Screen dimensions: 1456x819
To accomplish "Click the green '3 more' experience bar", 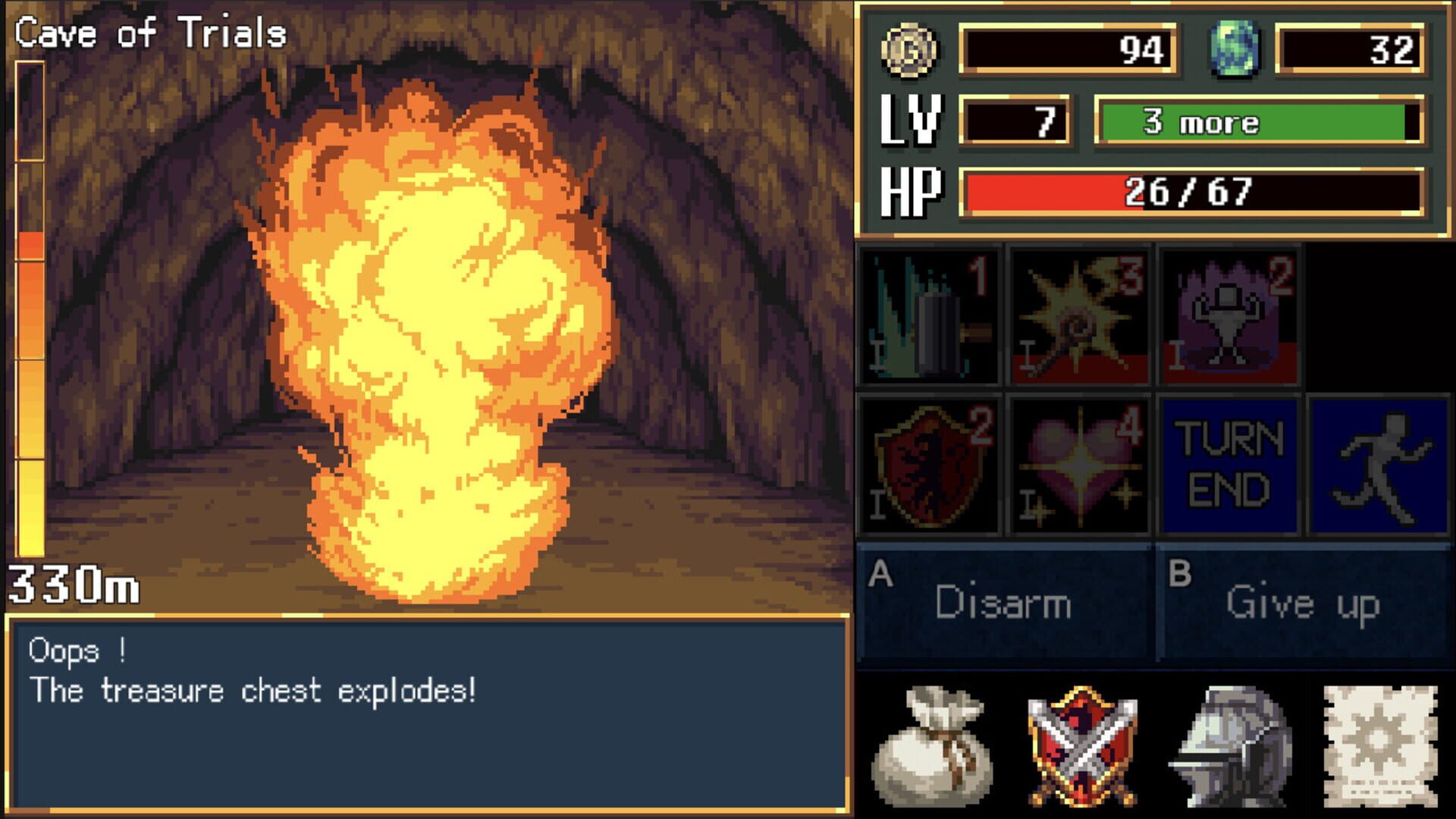I will click(x=1259, y=121).
